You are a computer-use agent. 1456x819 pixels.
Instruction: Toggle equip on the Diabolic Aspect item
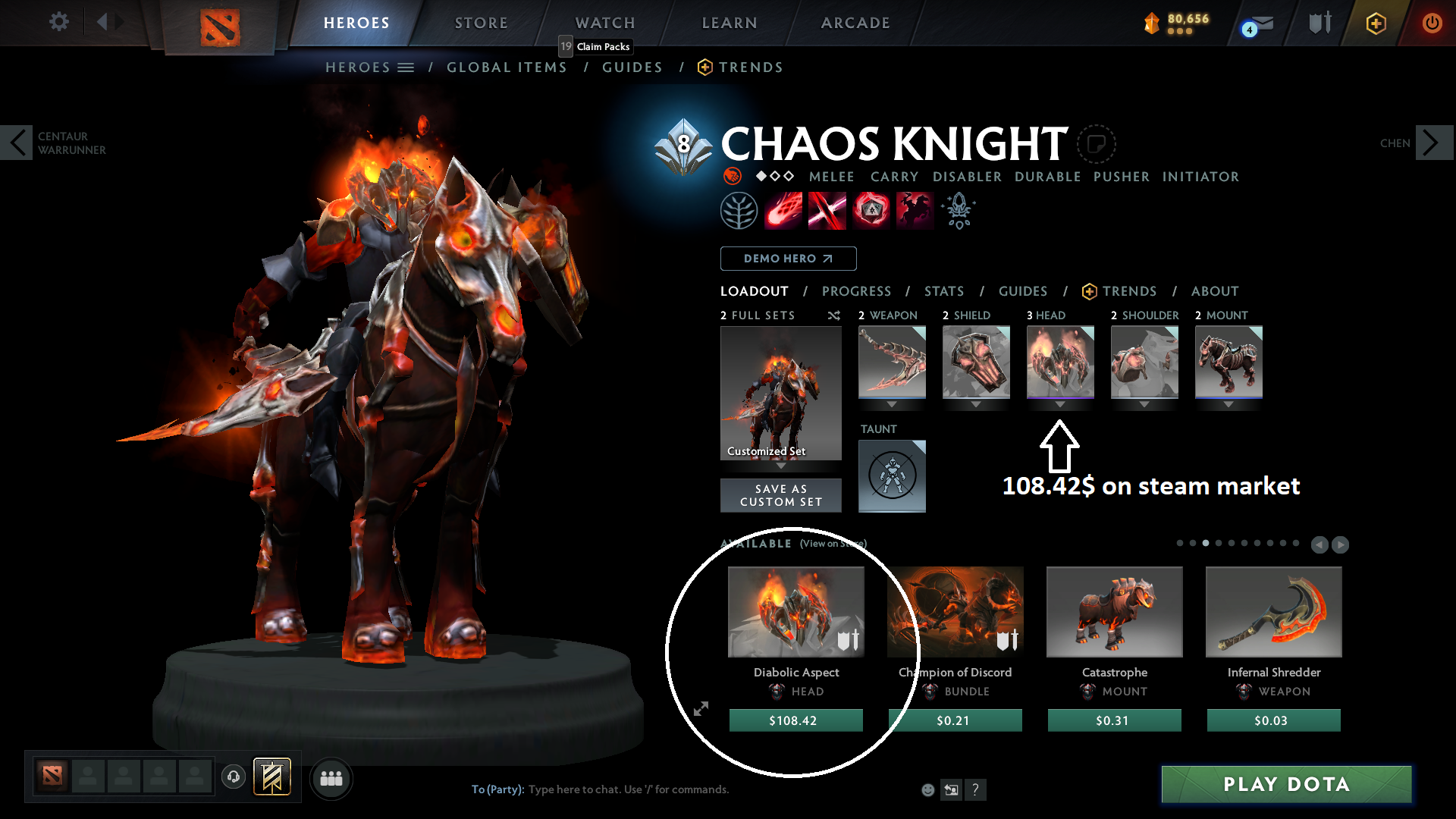point(848,641)
